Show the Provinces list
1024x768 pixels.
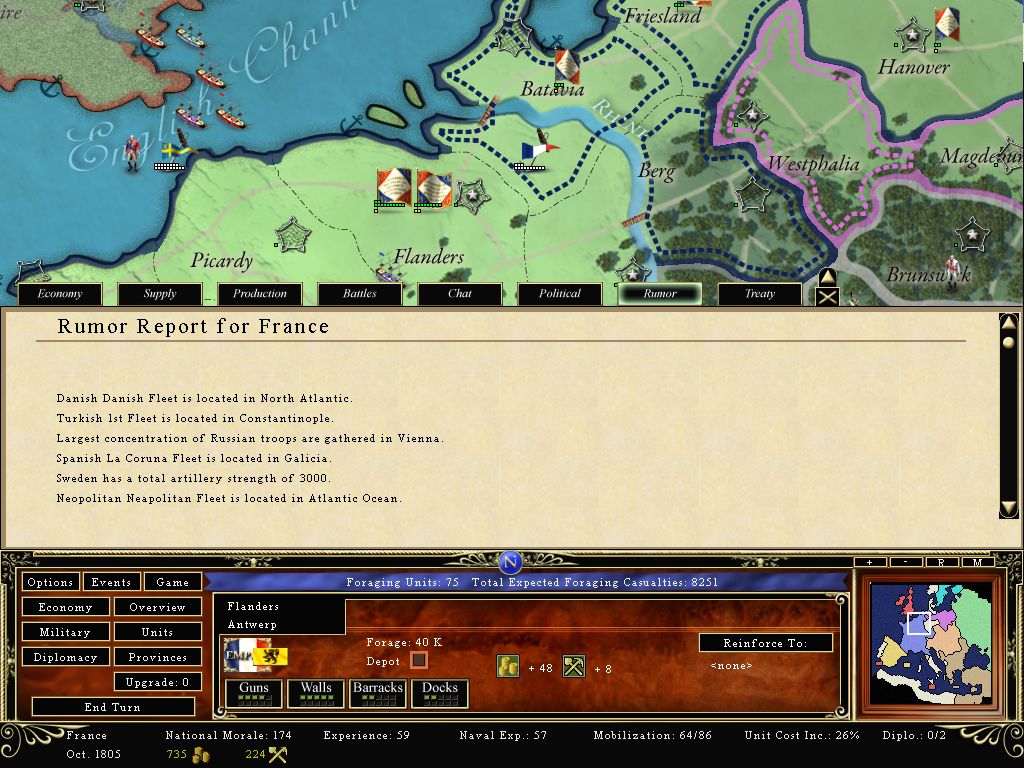pos(157,657)
